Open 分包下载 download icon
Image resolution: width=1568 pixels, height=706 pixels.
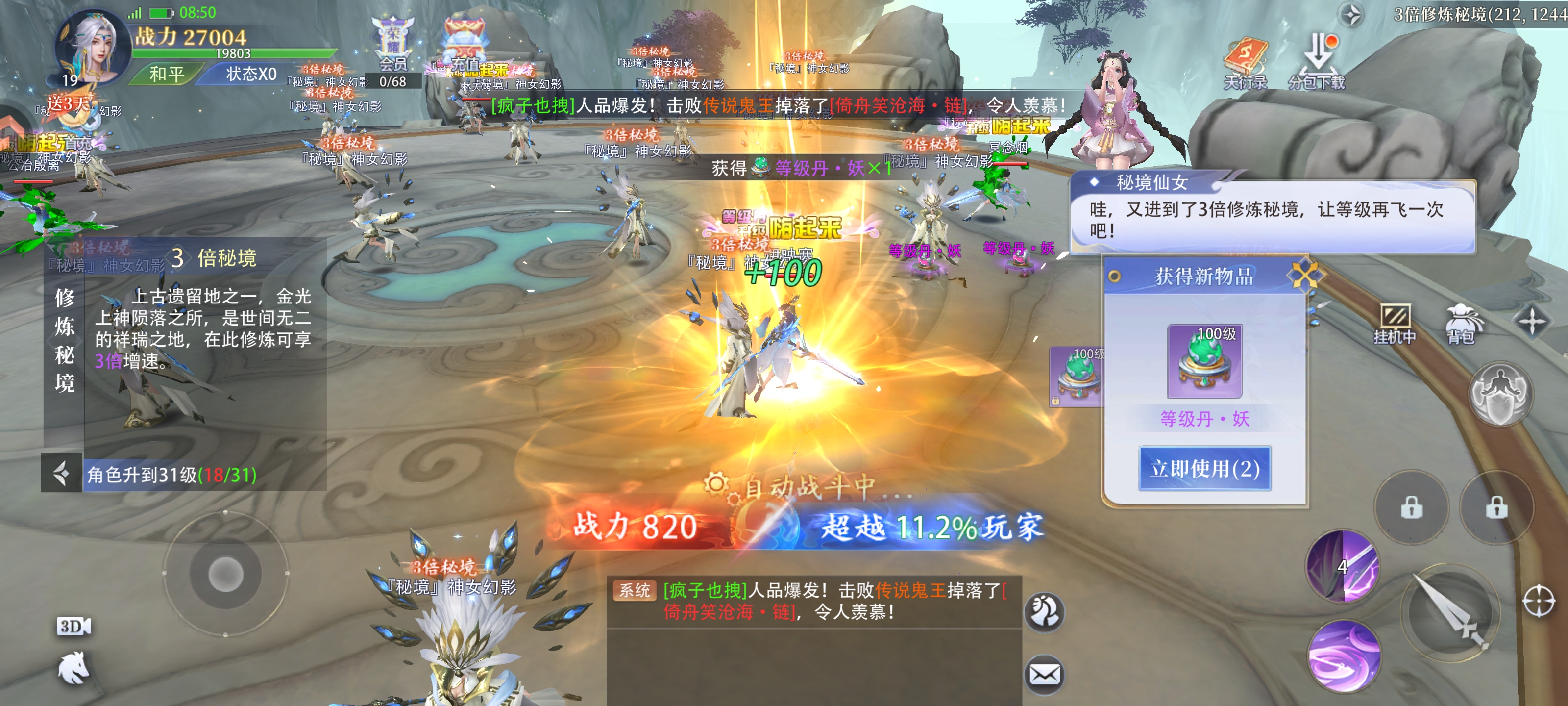(x=1317, y=63)
